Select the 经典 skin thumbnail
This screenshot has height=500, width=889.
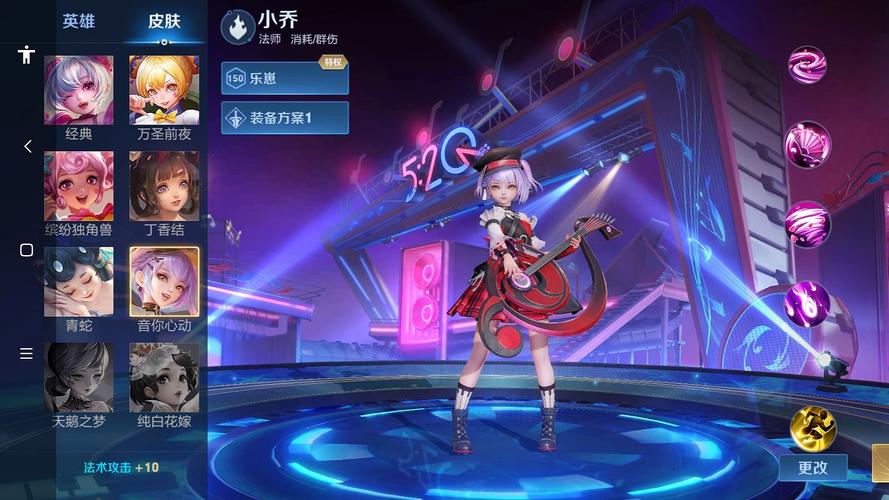tap(78, 90)
